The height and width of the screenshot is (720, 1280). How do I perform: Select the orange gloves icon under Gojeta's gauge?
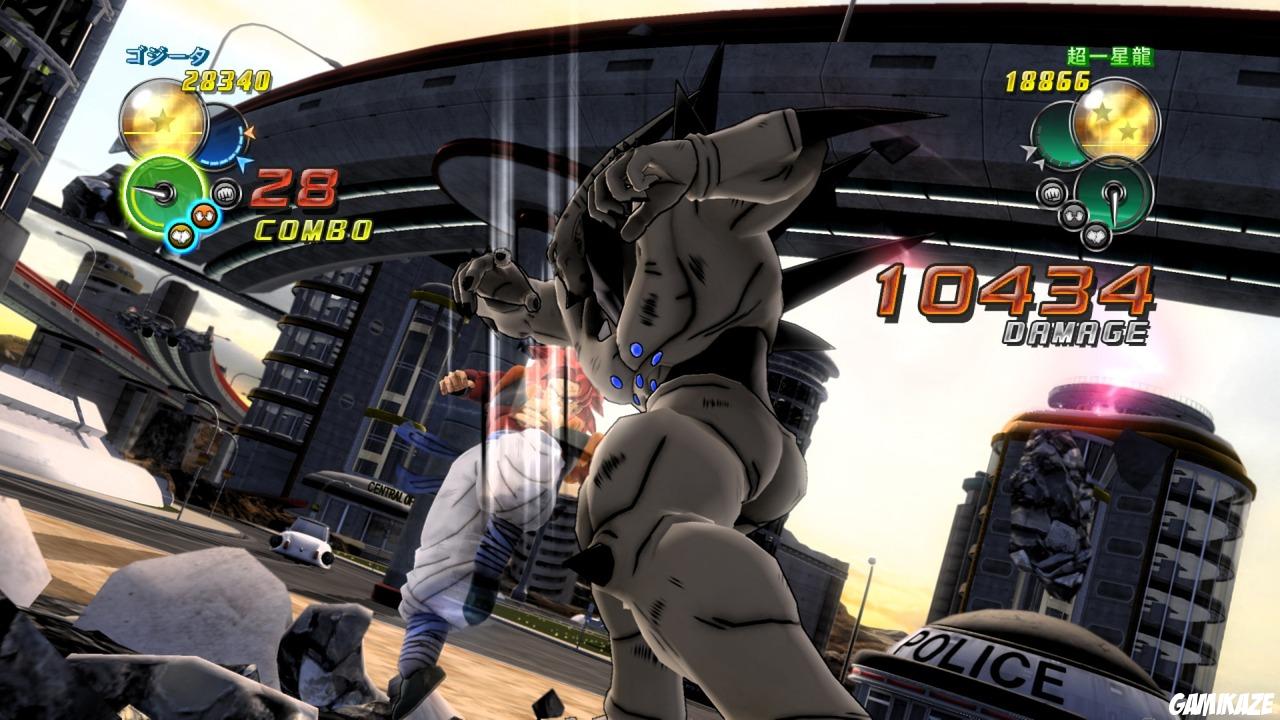[x=204, y=216]
